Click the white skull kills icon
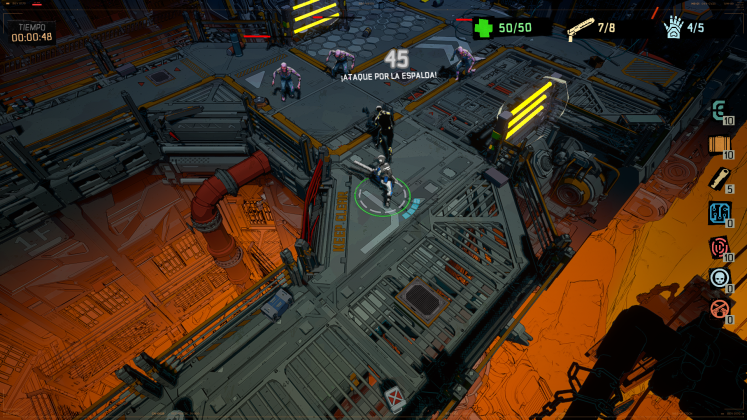This screenshot has width=747, height=420. pyautogui.click(x=719, y=279)
